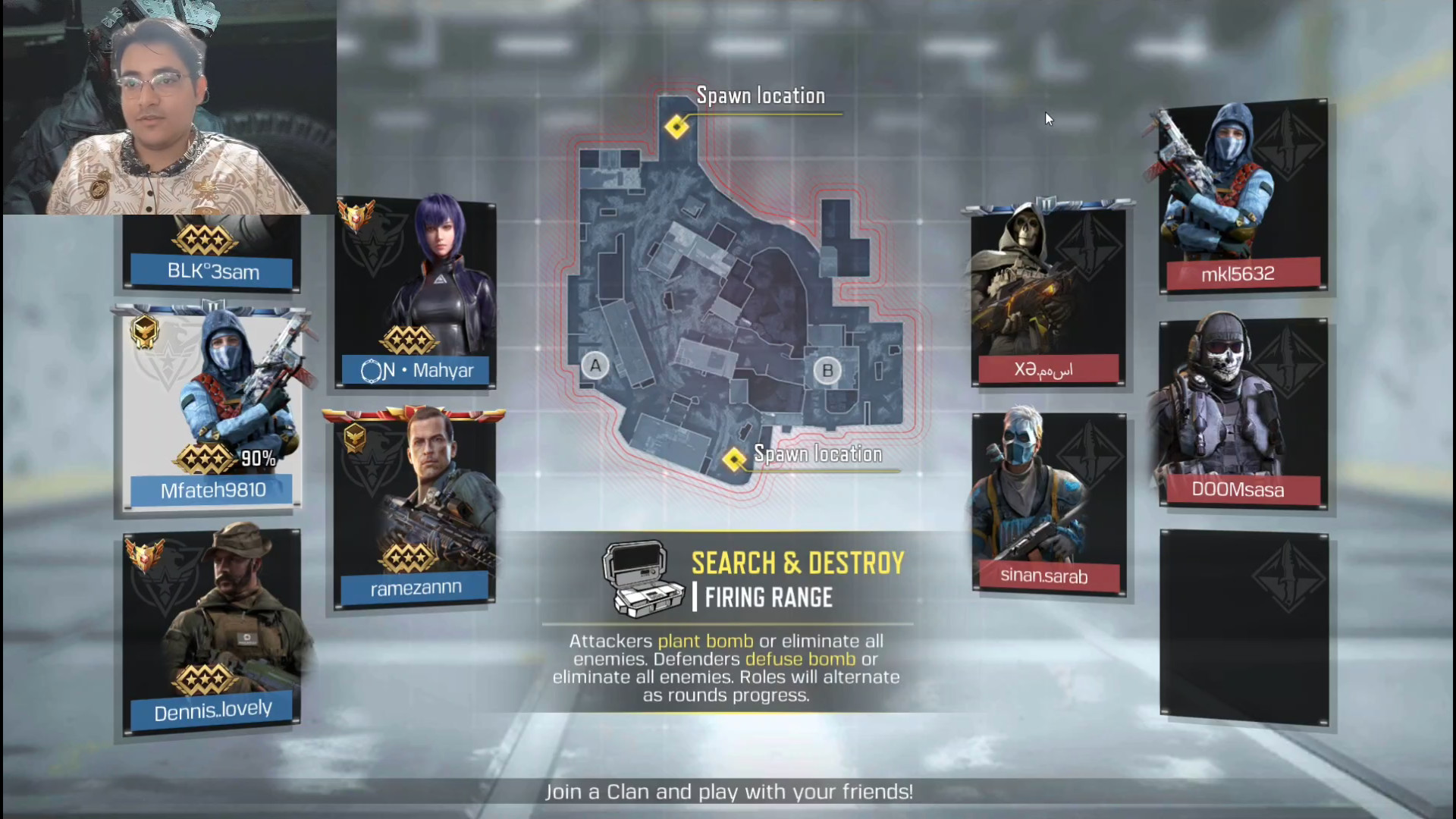Click bomb site B marker on map
This screenshot has height=819, width=1456.
827,371
